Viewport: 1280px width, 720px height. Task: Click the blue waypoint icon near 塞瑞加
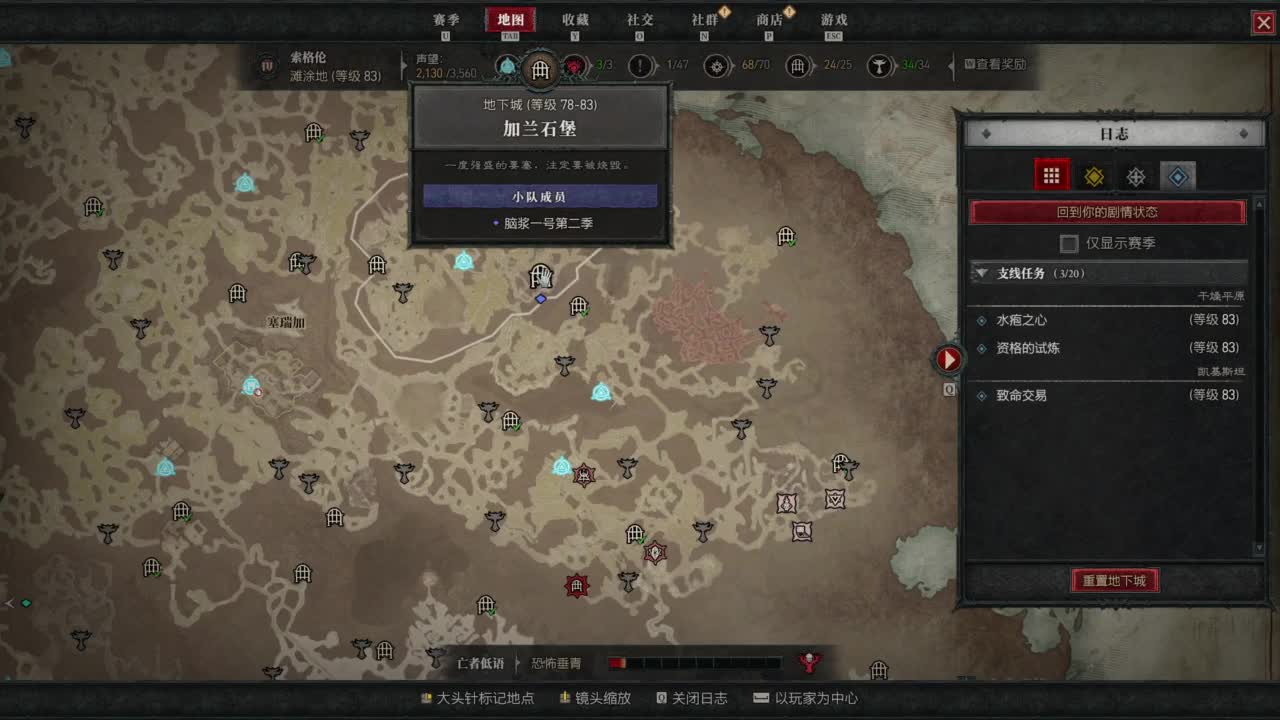pyautogui.click(x=250, y=385)
